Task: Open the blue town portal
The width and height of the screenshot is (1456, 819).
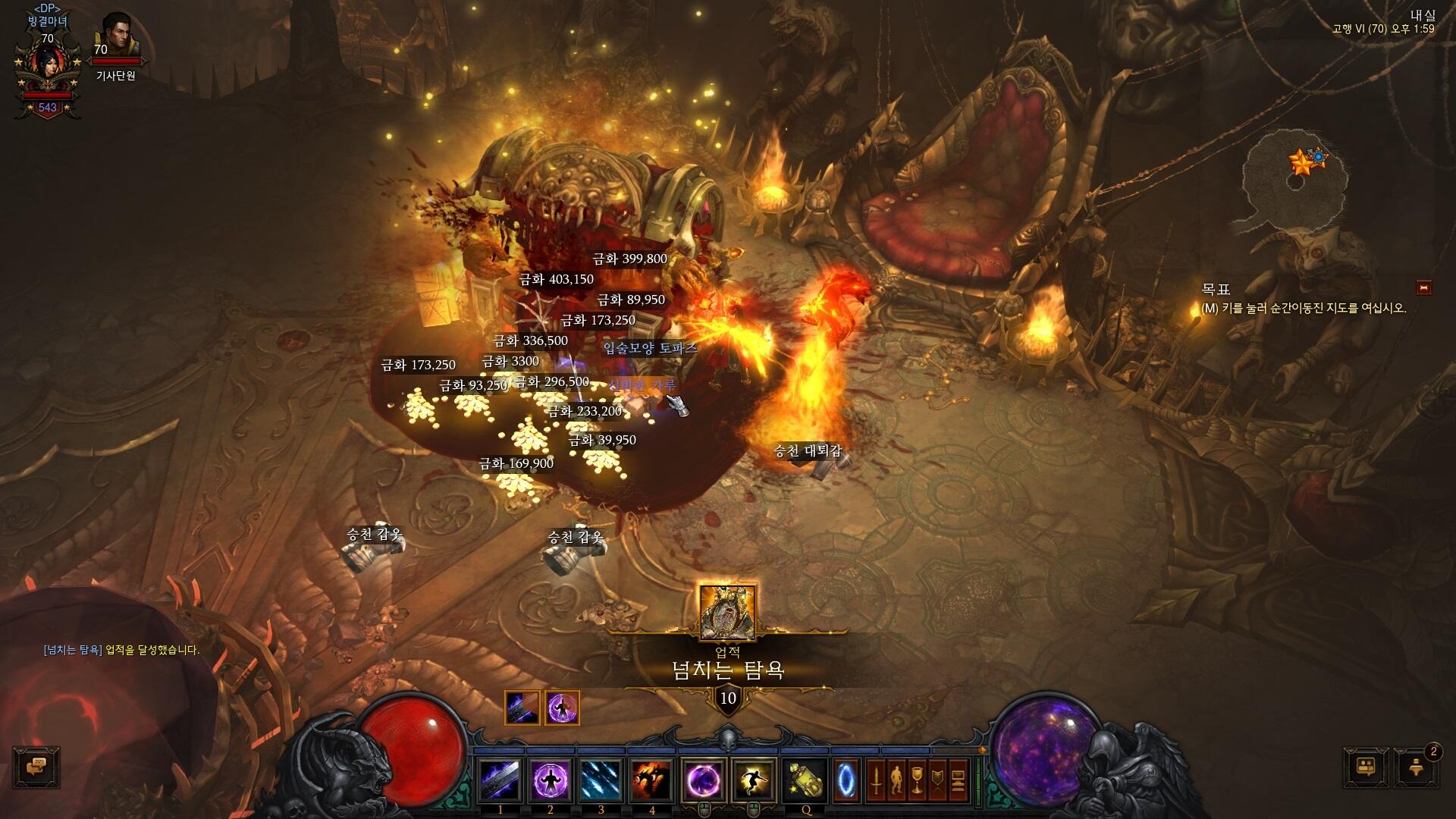Action: (846, 780)
